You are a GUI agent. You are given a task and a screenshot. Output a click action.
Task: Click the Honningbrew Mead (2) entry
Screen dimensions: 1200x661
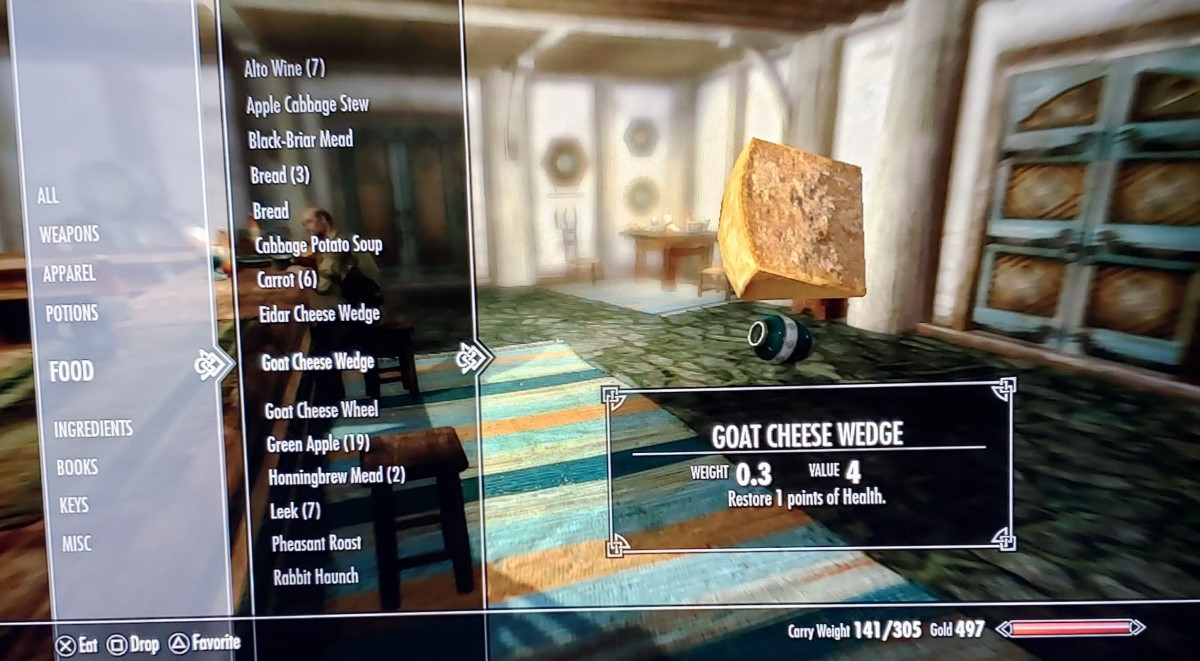coord(336,476)
